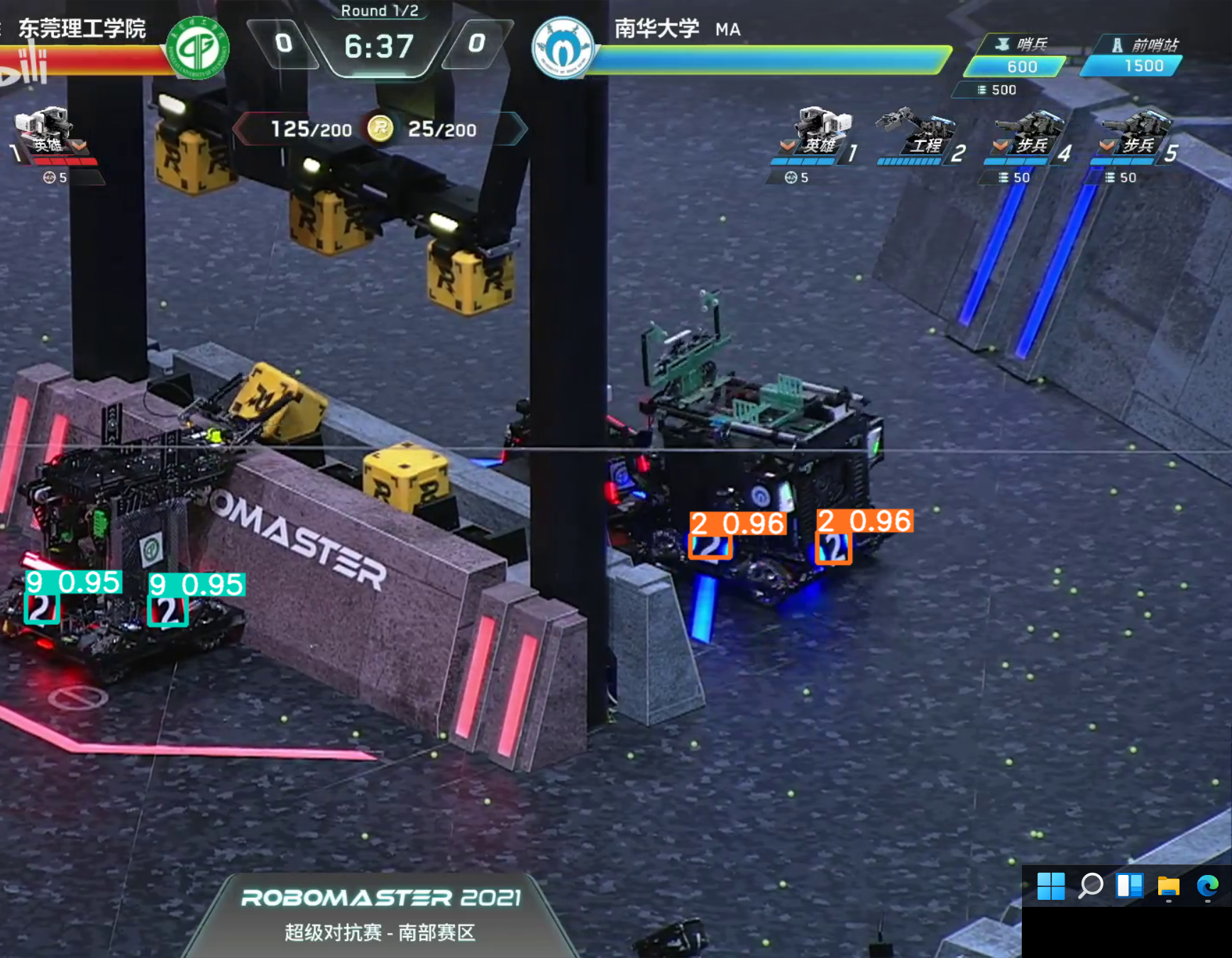
Task: Select the blue infantry 4 robot icon
Action: 1030,133
